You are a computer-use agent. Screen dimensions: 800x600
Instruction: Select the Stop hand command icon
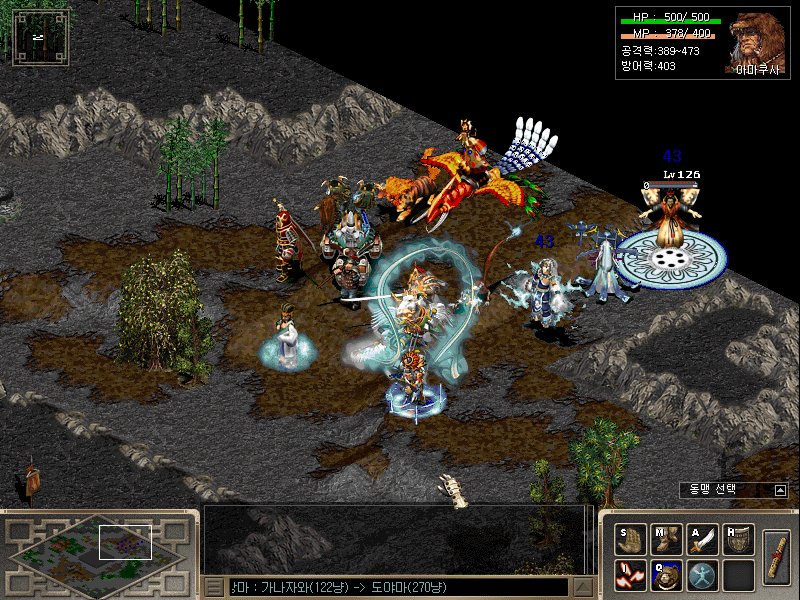pos(631,540)
